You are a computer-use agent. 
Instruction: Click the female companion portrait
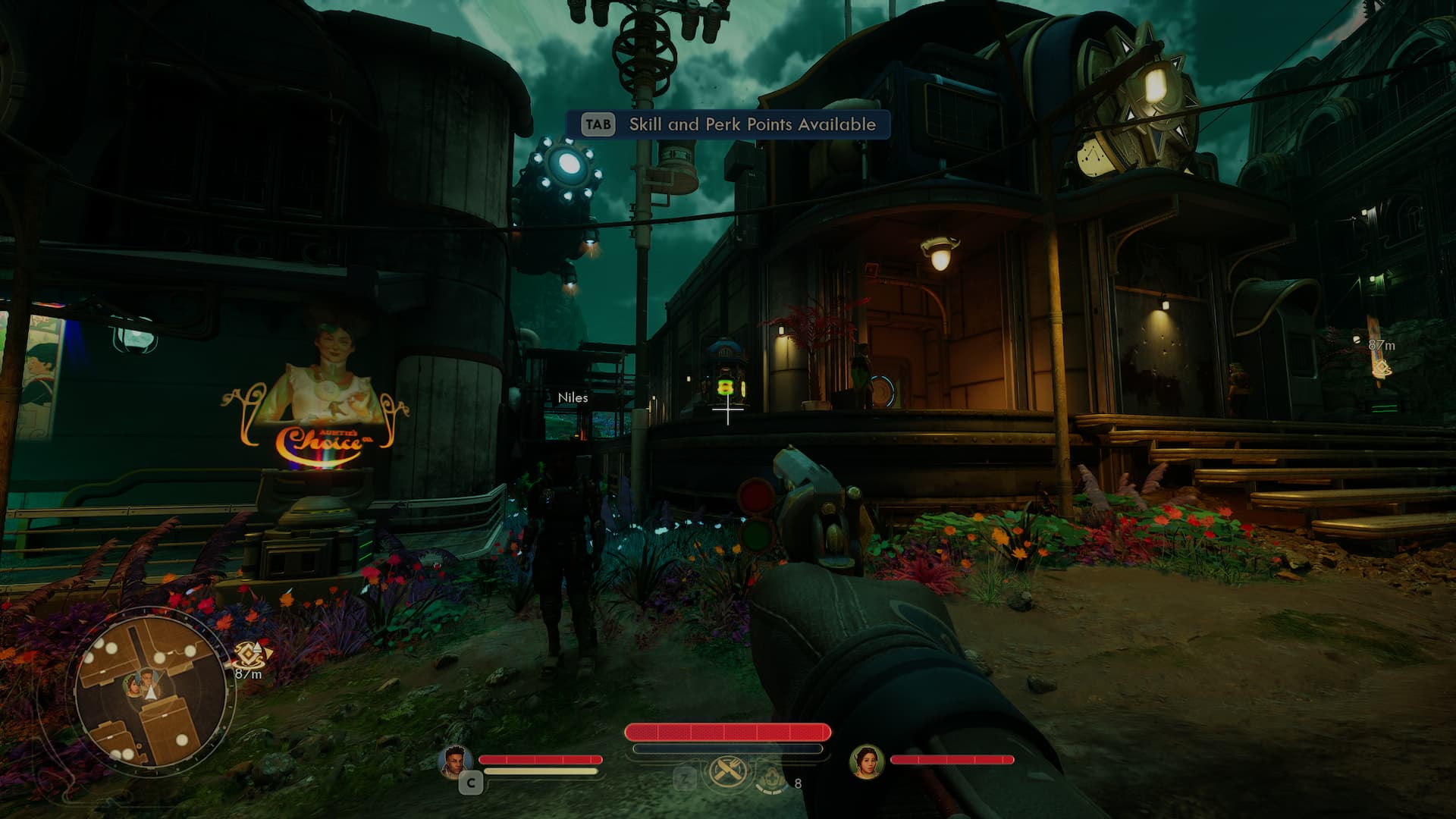[866, 761]
